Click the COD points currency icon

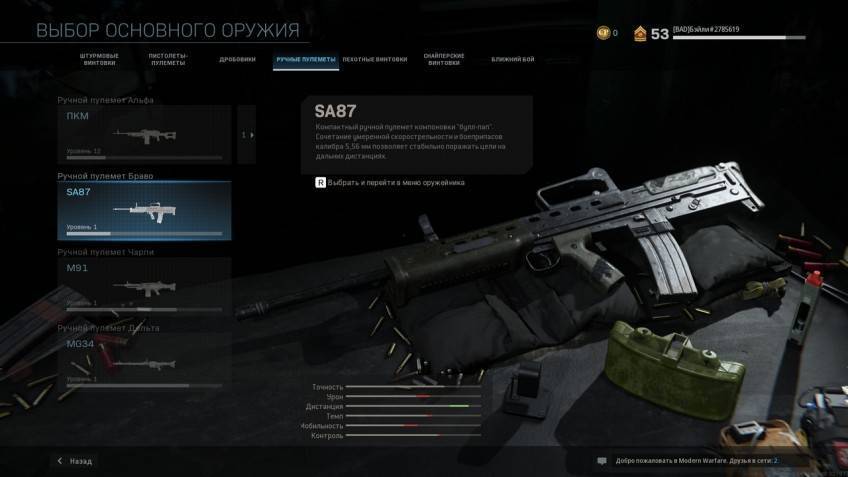(x=603, y=33)
